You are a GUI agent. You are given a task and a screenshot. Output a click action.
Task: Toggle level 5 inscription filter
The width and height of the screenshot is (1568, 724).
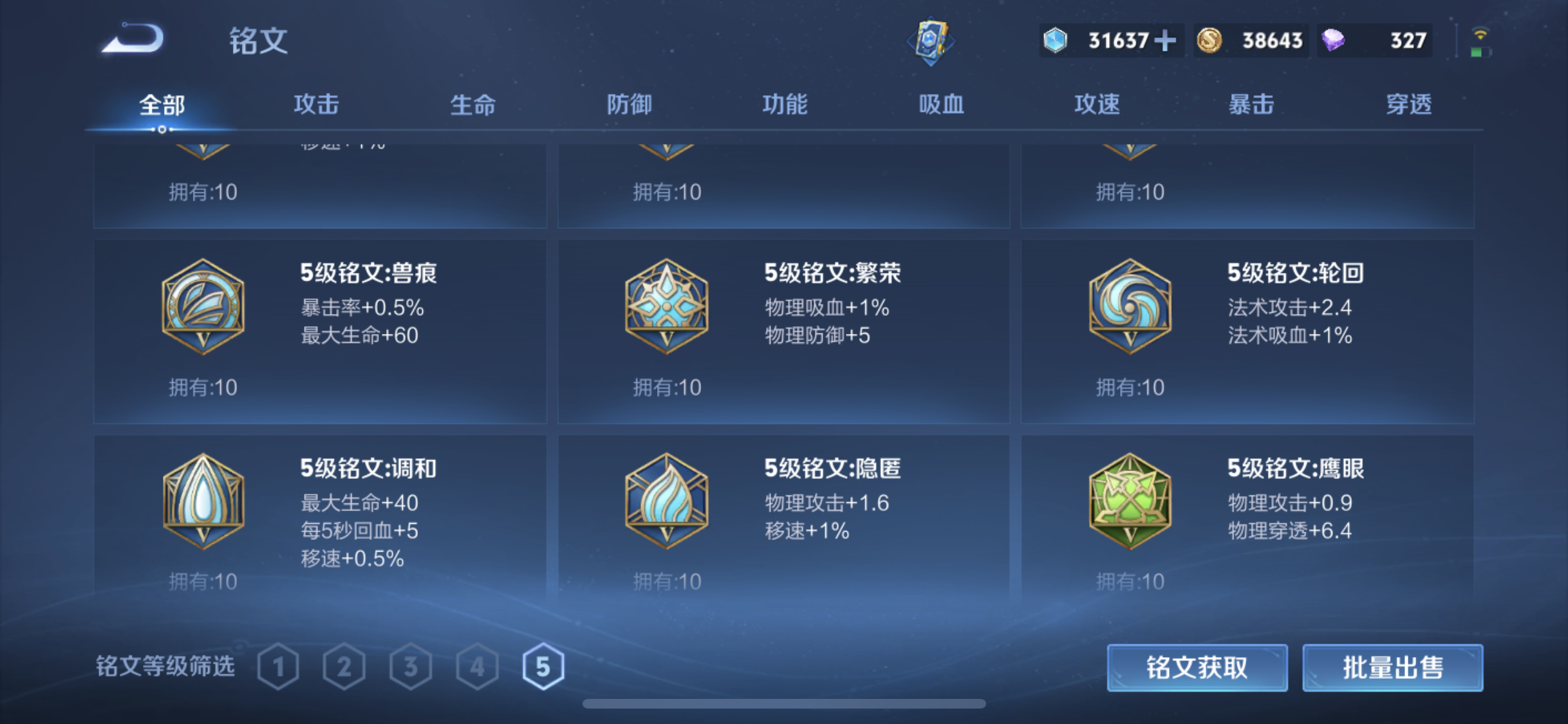point(544,667)
